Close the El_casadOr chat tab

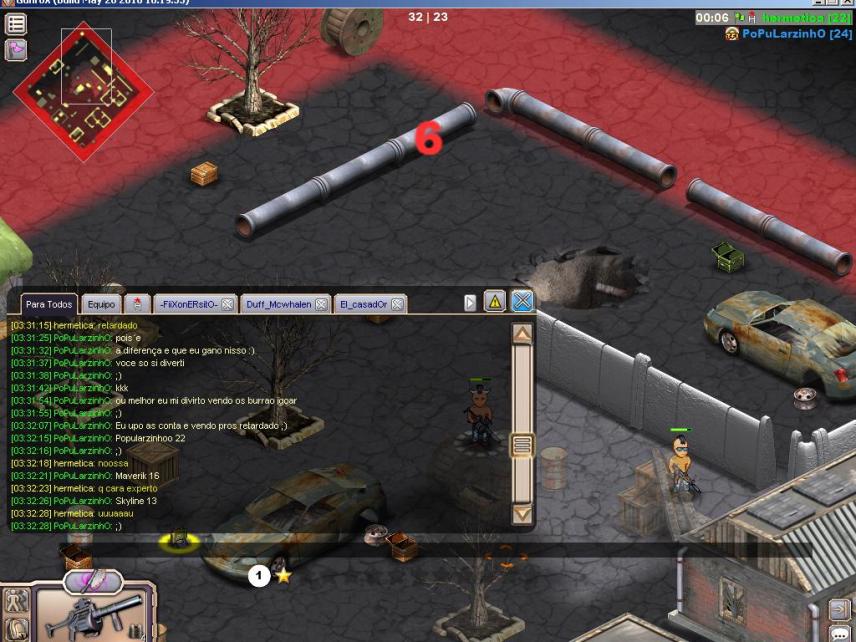[397, 303]
